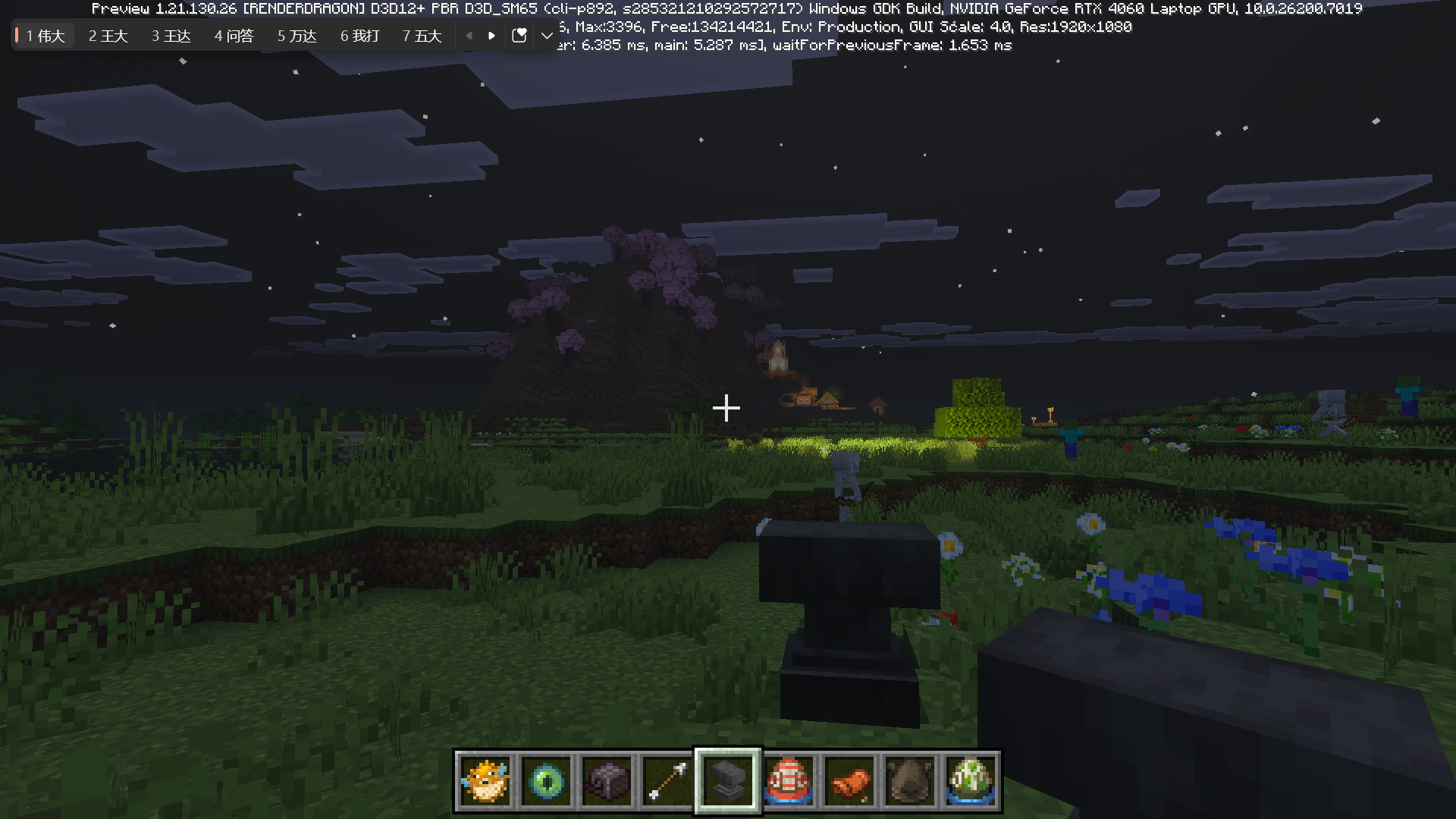Select the 万达 IME candidate
Screen dimensions: 1456x819
pos(296,35)
